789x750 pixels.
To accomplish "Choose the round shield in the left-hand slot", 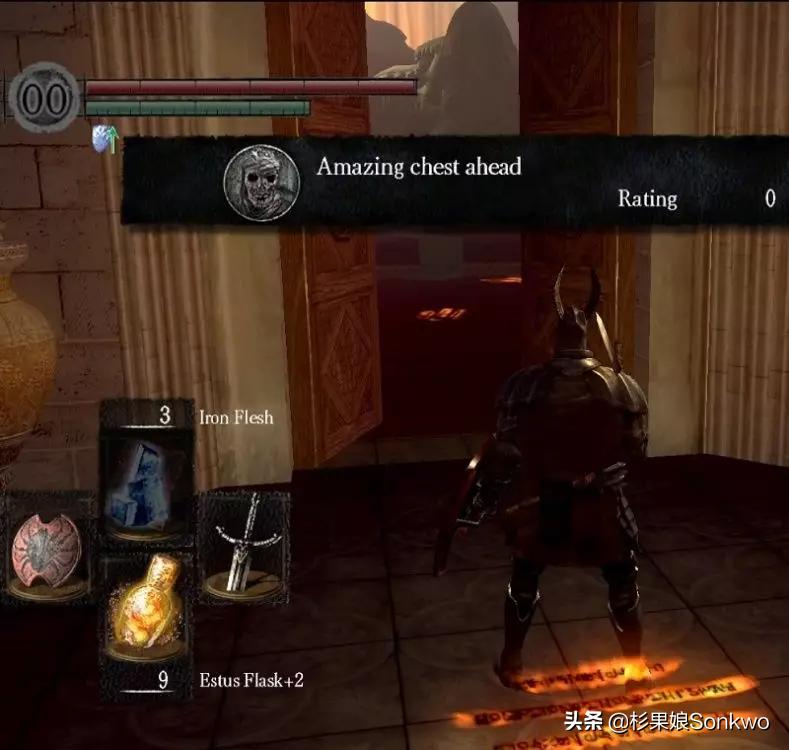I will (48, 545).
